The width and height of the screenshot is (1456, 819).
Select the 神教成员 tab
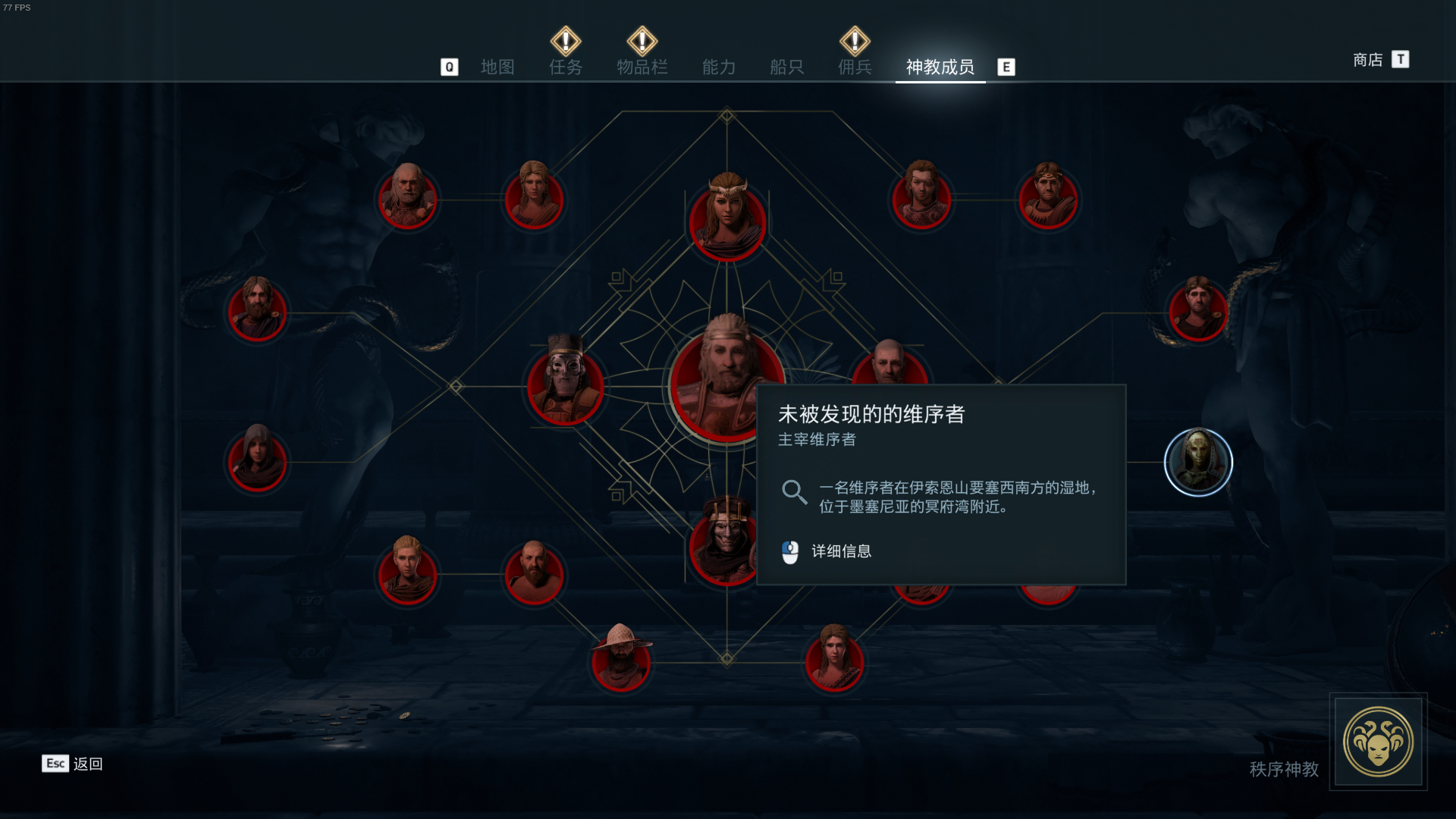940,67
